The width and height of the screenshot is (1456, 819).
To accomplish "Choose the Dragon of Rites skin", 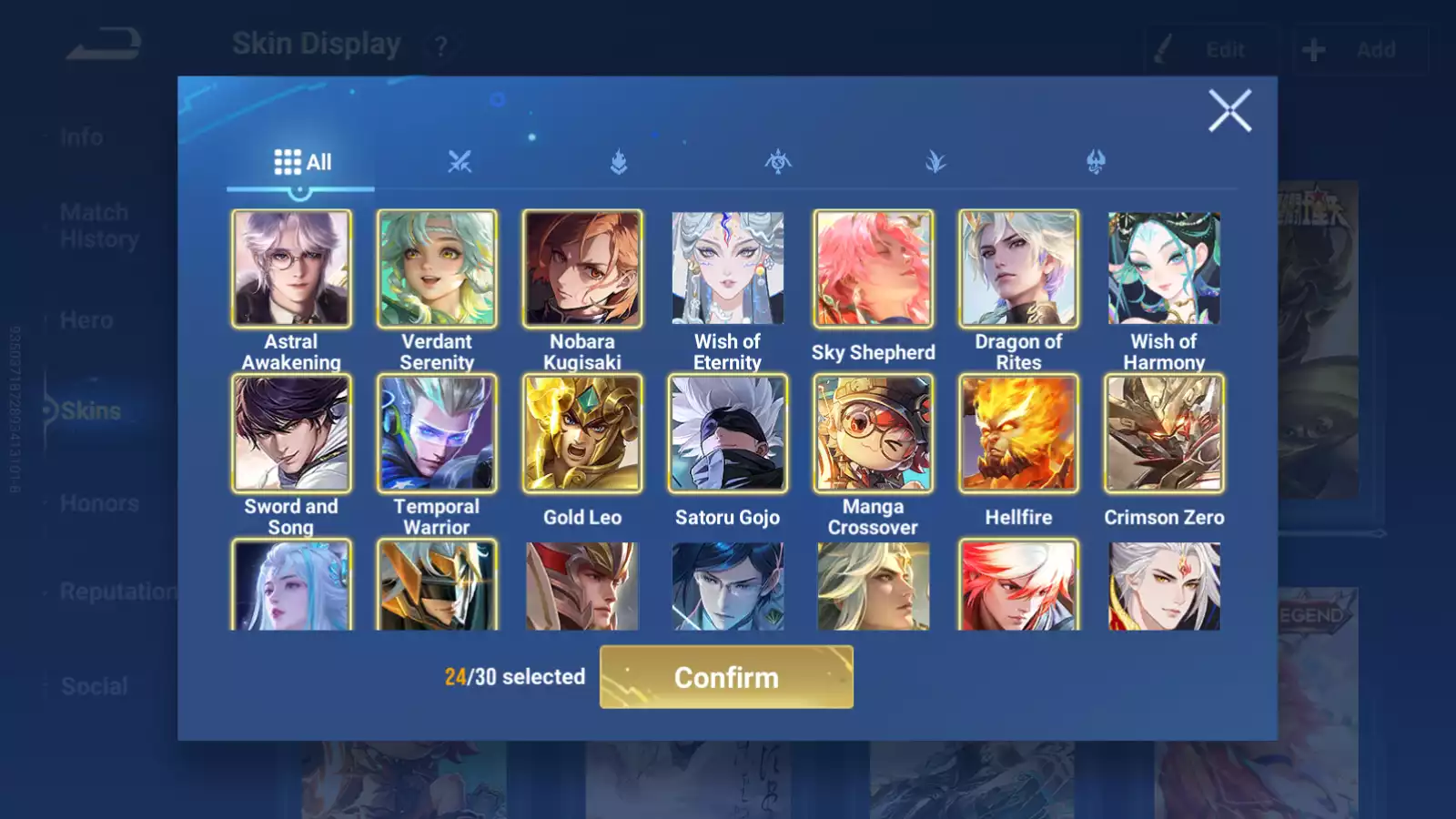I will click(1018, 268).
